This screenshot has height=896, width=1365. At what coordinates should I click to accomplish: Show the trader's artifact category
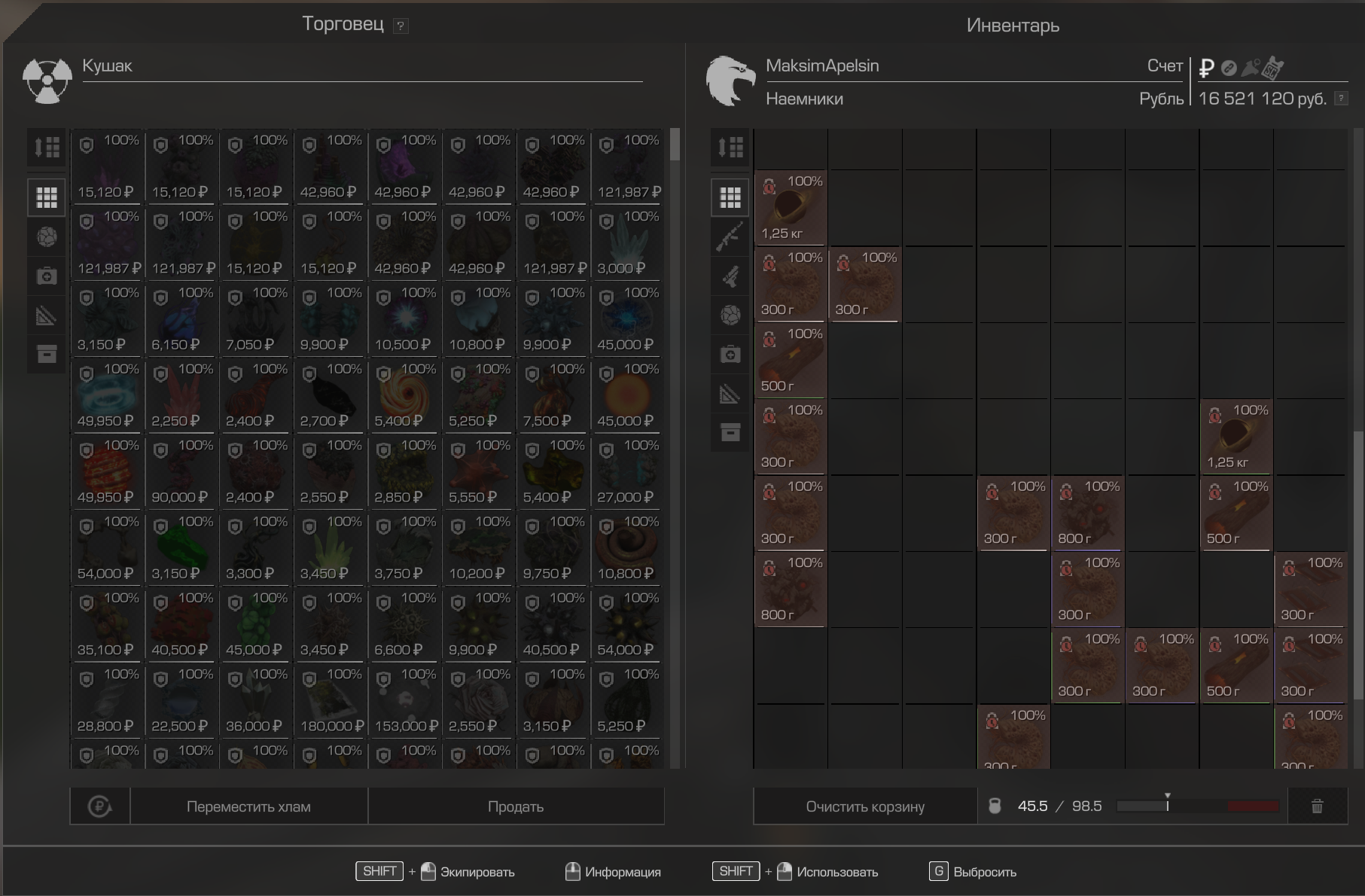coord(47,237)
